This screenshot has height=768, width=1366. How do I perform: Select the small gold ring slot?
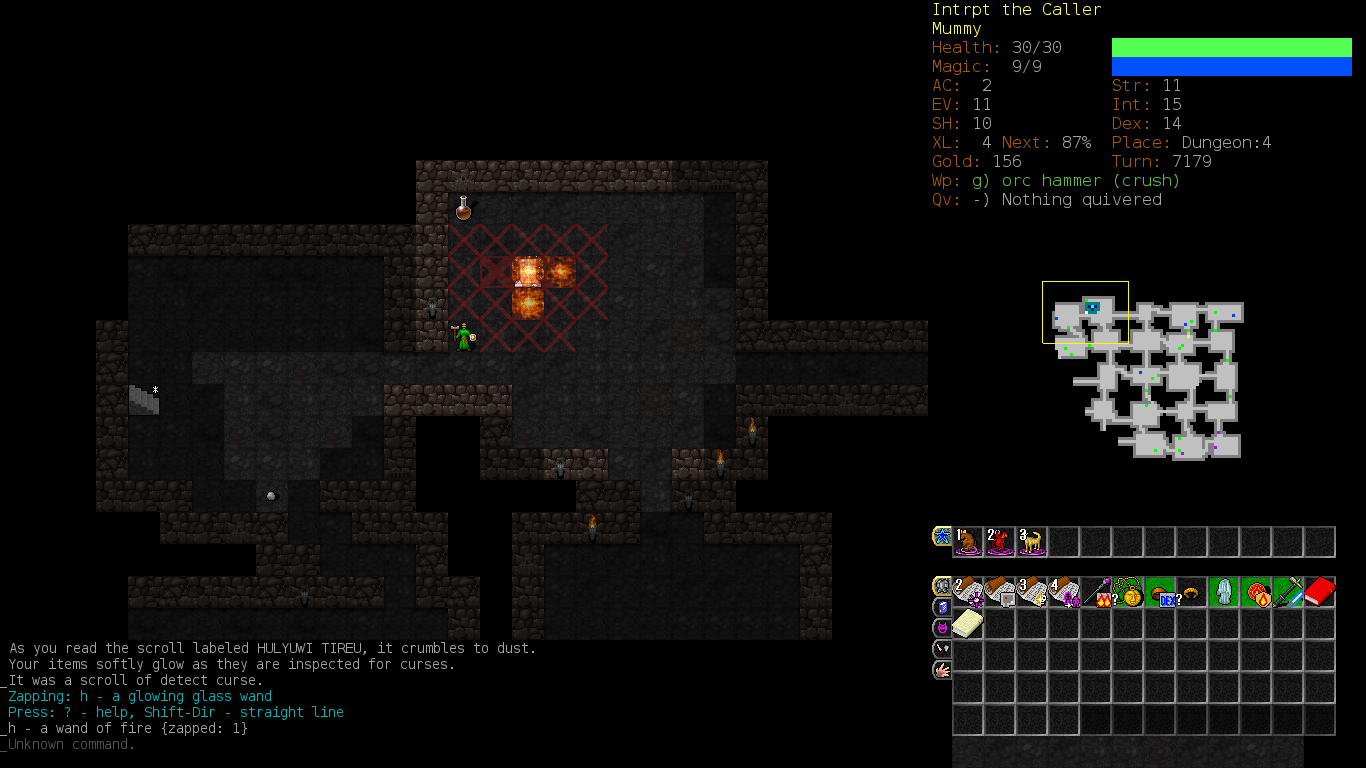1192,592
